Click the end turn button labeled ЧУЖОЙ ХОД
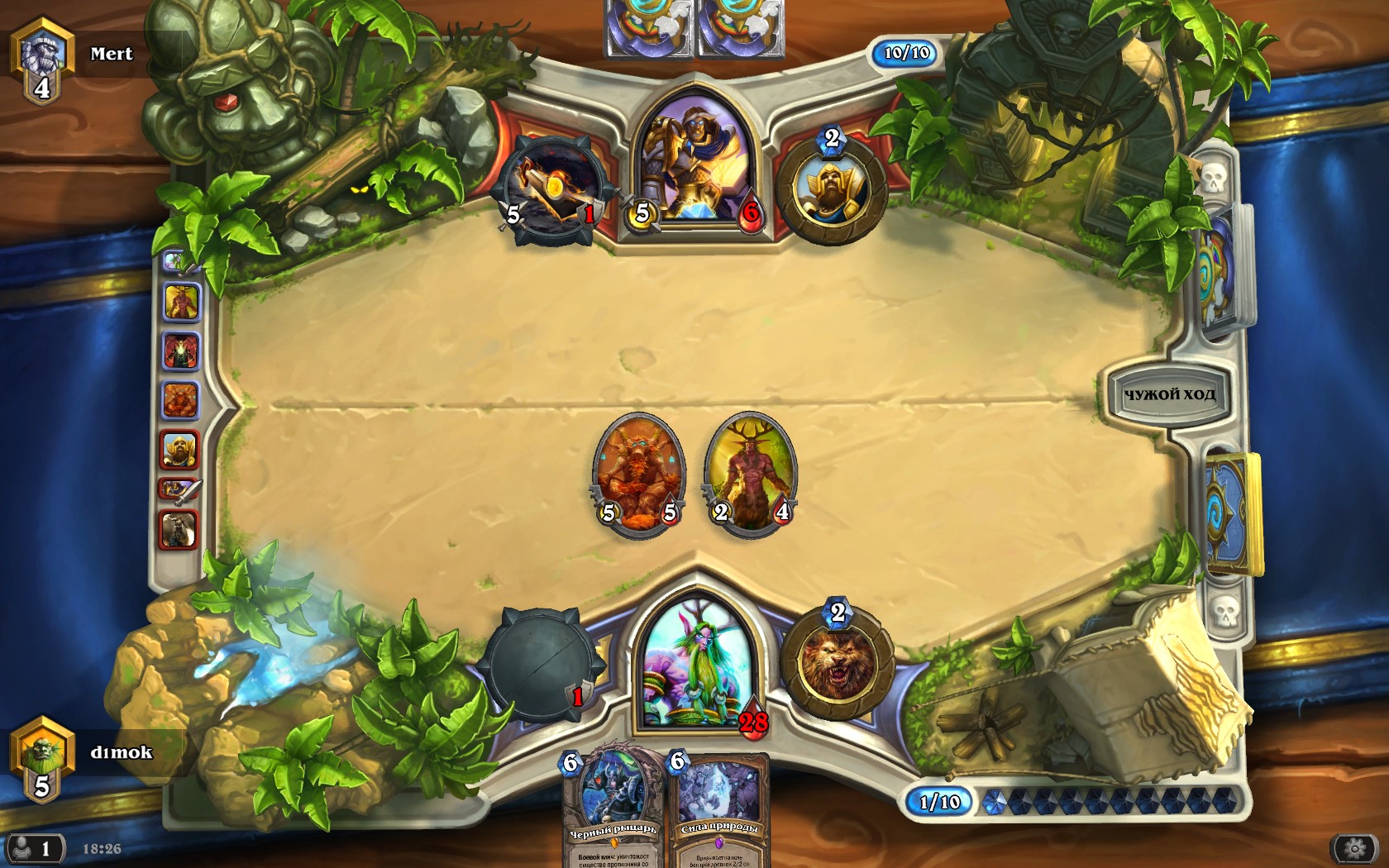1389x868 pixels. tap(1168, 395)
